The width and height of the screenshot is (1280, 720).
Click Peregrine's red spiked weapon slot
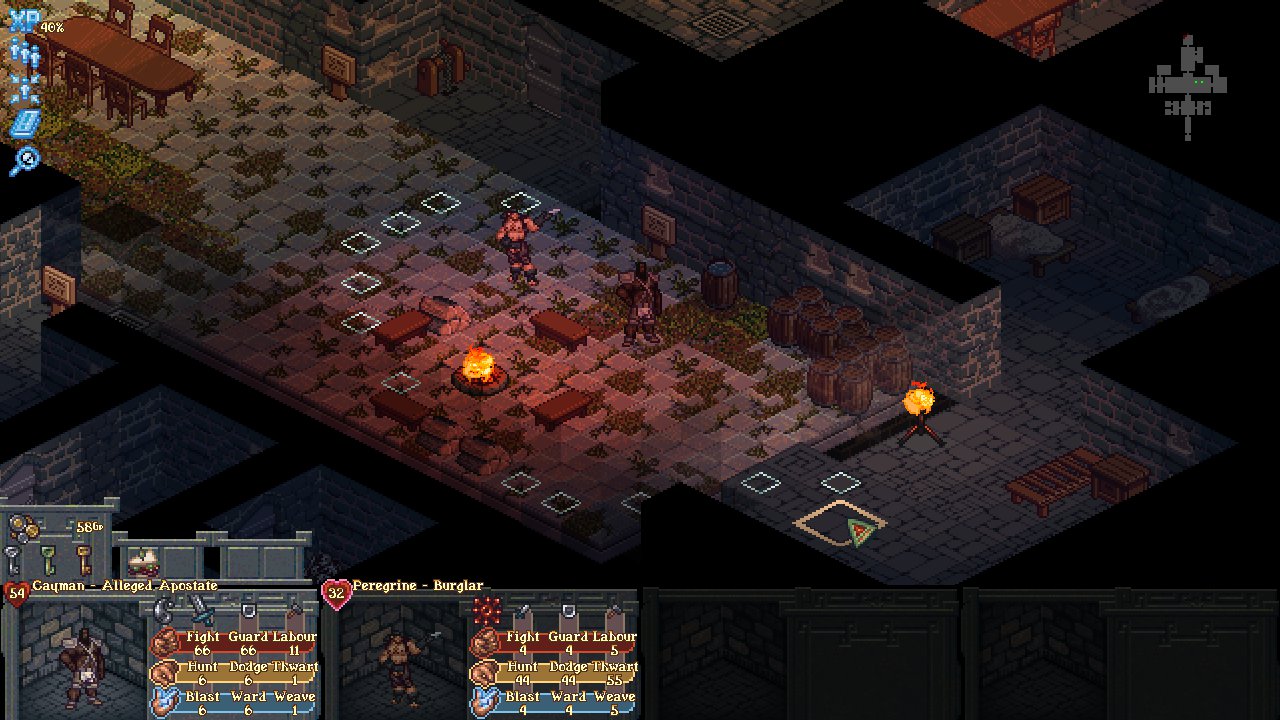pyautogui.click(x=487, y=609)
